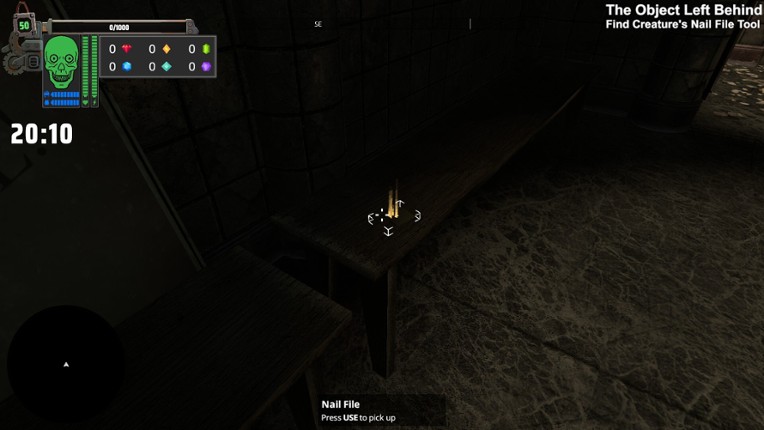Select The Object Left Behind quest tracker

(x=683, y=10)
